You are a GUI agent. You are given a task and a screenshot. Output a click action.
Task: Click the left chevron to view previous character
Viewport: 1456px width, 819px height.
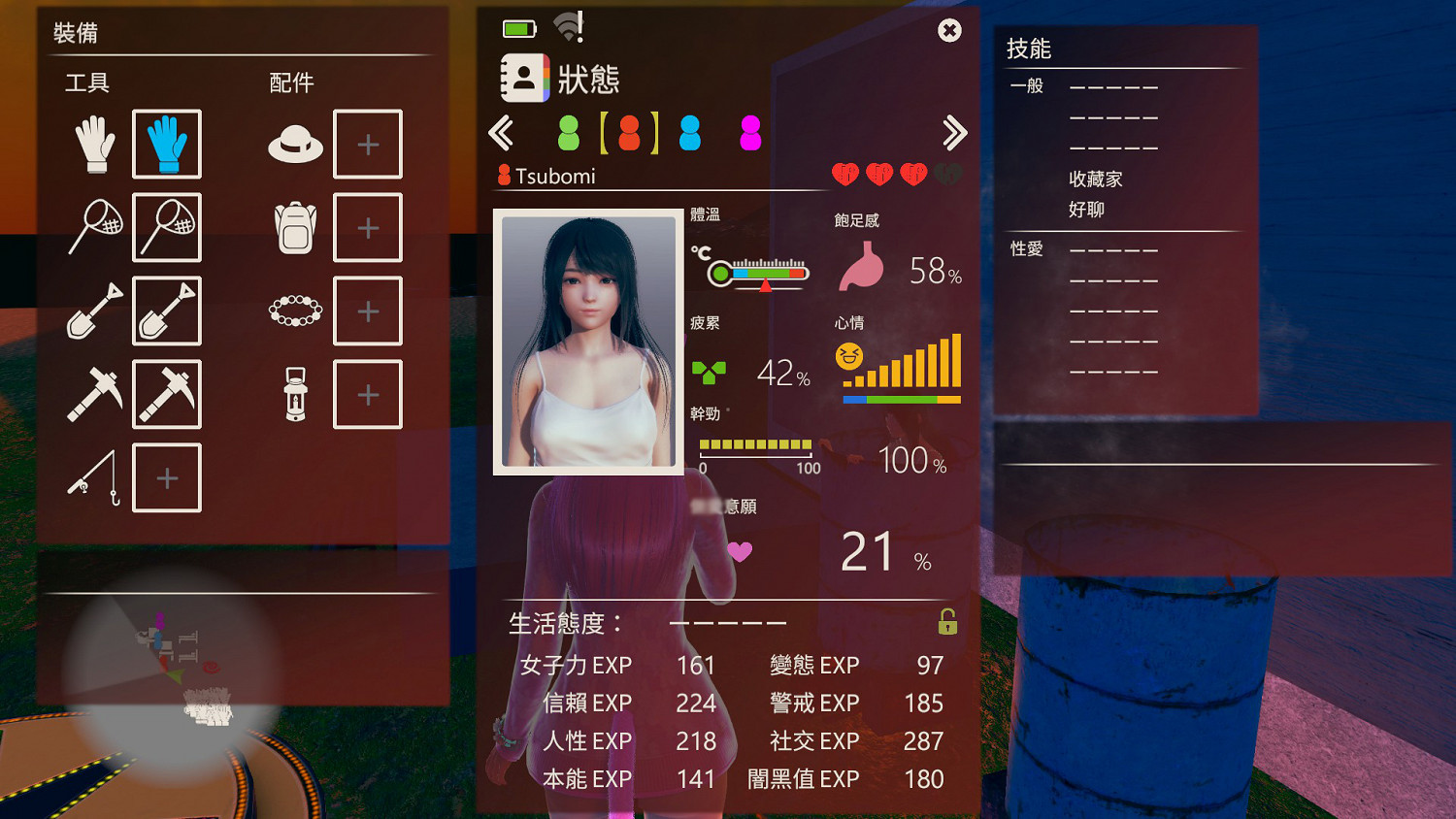(x=503, y=133)
